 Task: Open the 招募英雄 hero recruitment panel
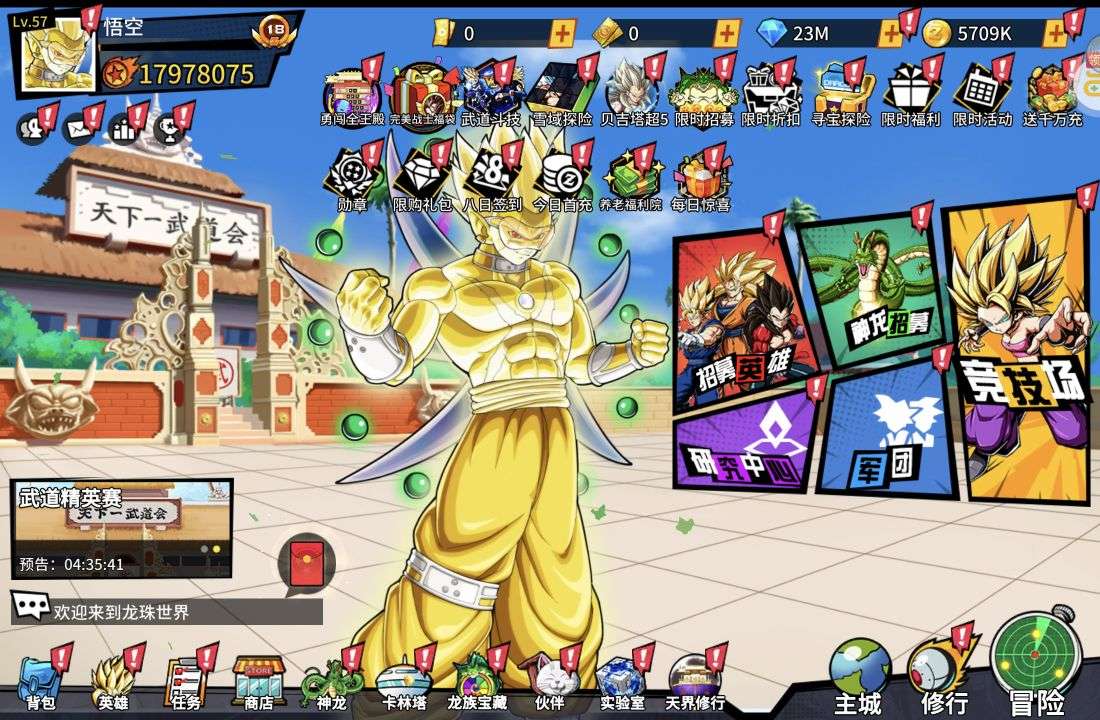740,320
